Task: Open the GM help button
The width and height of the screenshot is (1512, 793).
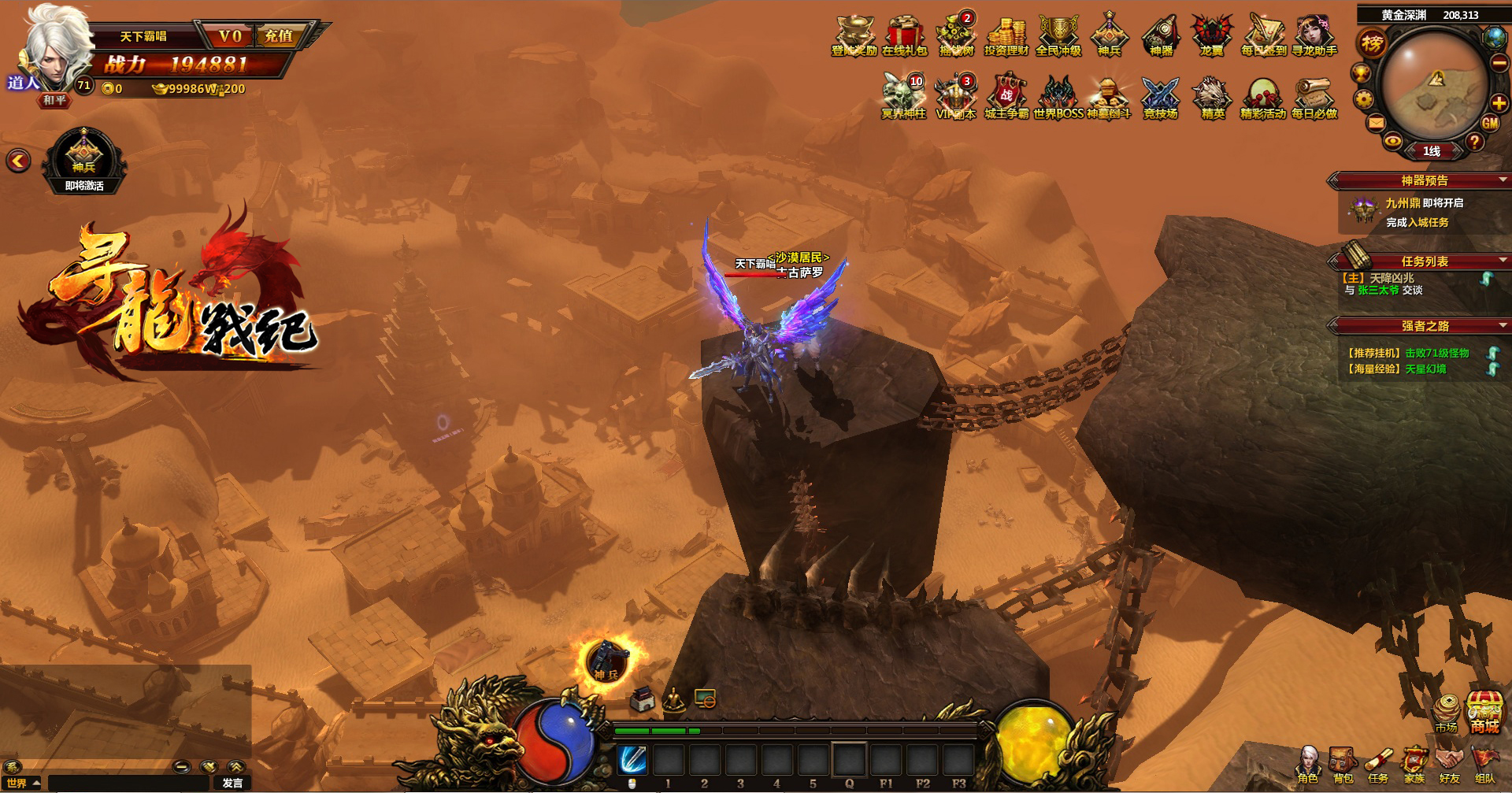Action: pos(1490,123)
